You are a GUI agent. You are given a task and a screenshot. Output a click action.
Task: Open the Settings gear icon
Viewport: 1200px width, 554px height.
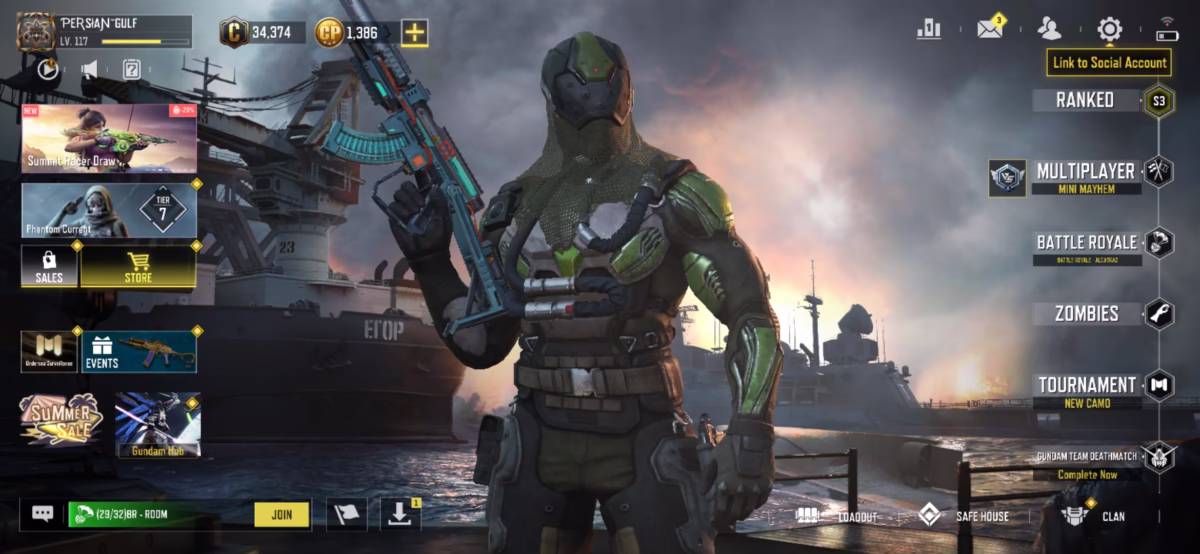coord(1109,29)
